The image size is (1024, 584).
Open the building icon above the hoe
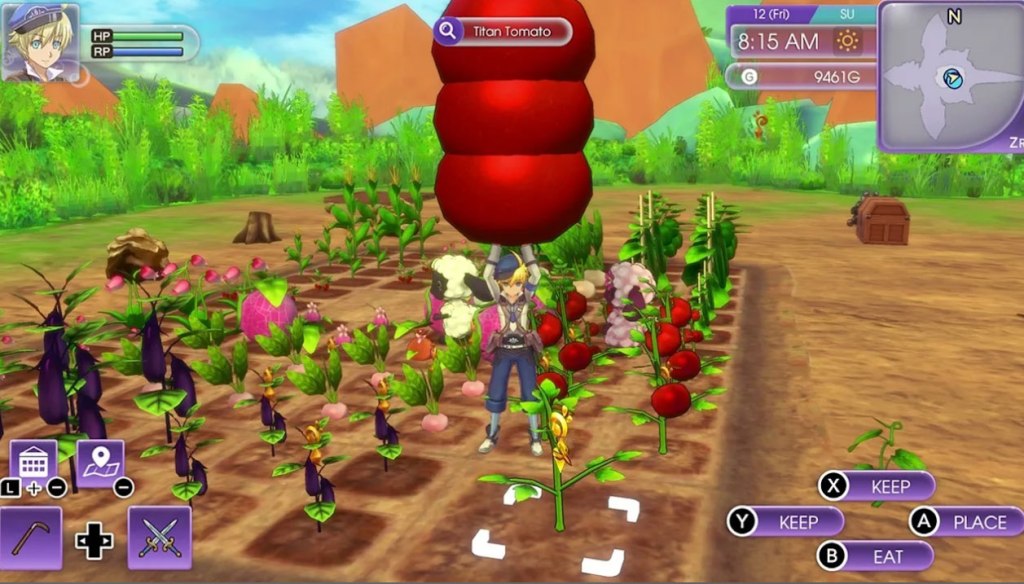point(33,462)
